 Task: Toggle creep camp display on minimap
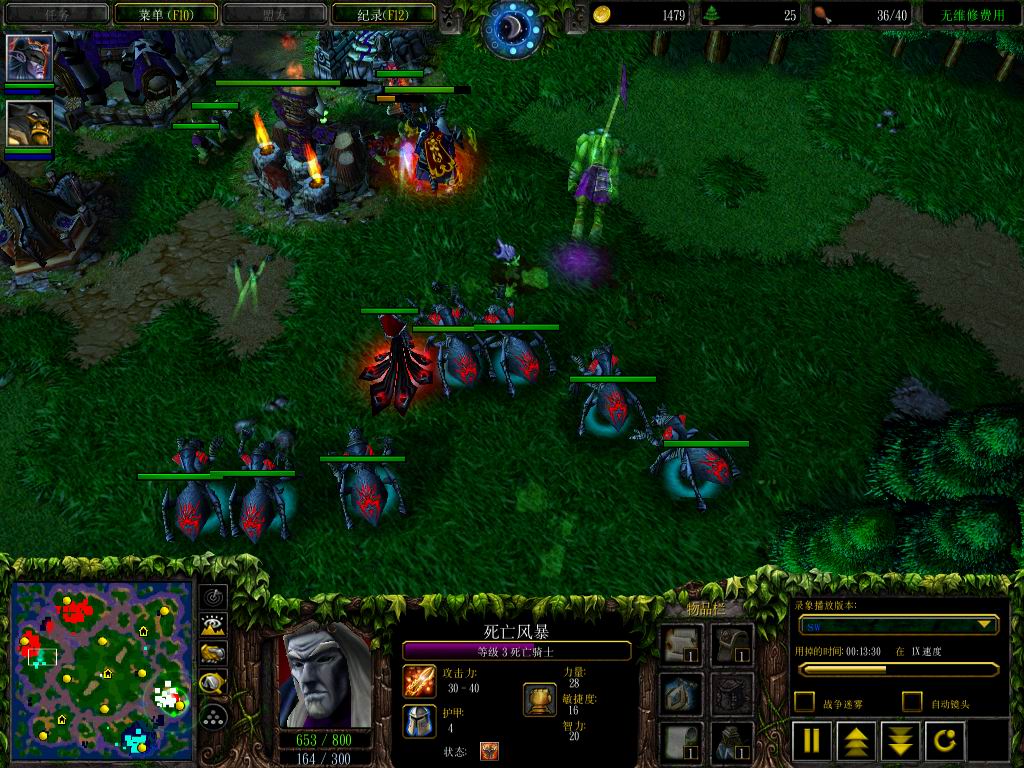coord(213,684)
